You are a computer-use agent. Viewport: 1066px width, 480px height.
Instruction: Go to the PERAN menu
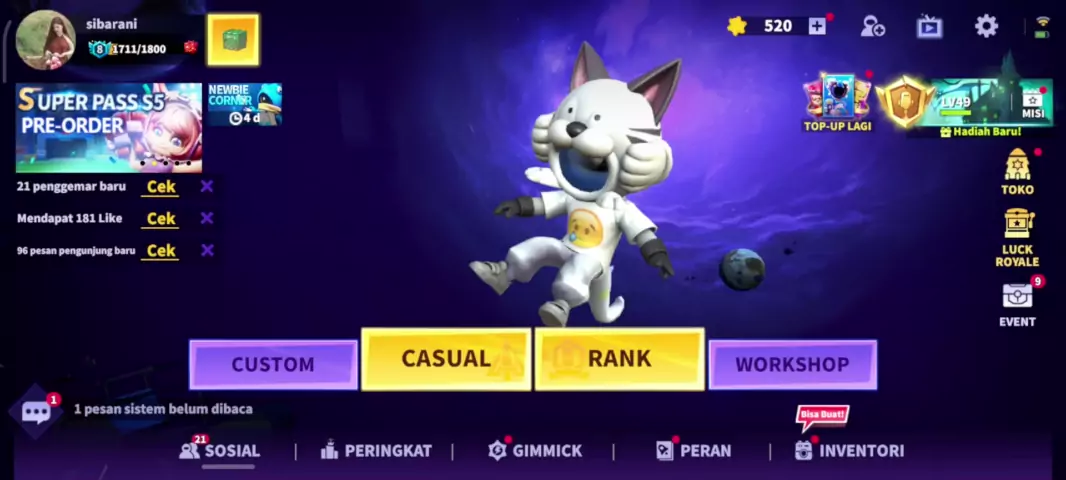[693, 451]
